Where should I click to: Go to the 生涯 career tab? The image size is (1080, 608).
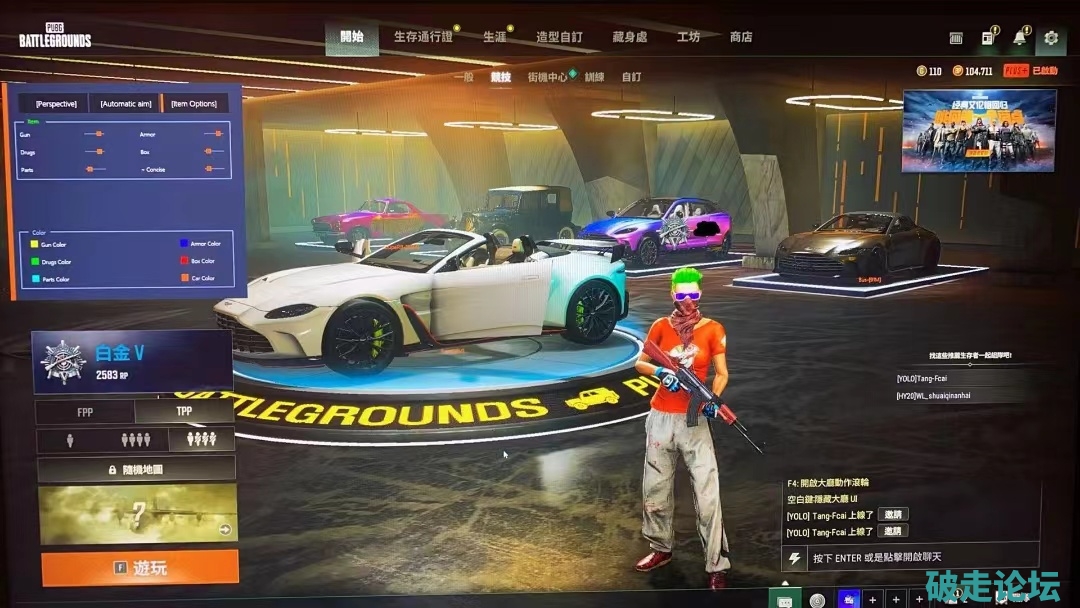click(494, 37)
